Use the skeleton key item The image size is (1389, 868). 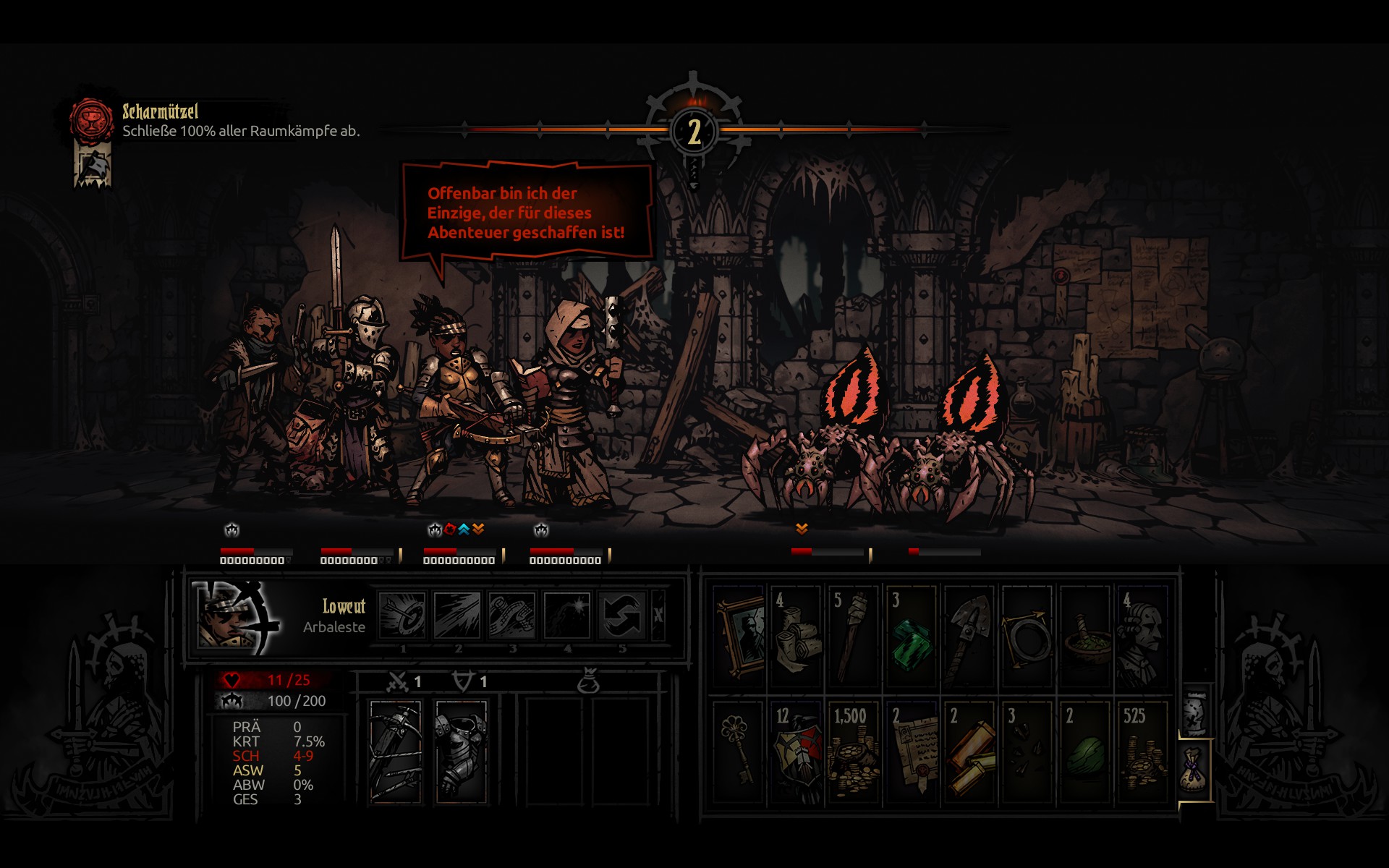[739, 752]
